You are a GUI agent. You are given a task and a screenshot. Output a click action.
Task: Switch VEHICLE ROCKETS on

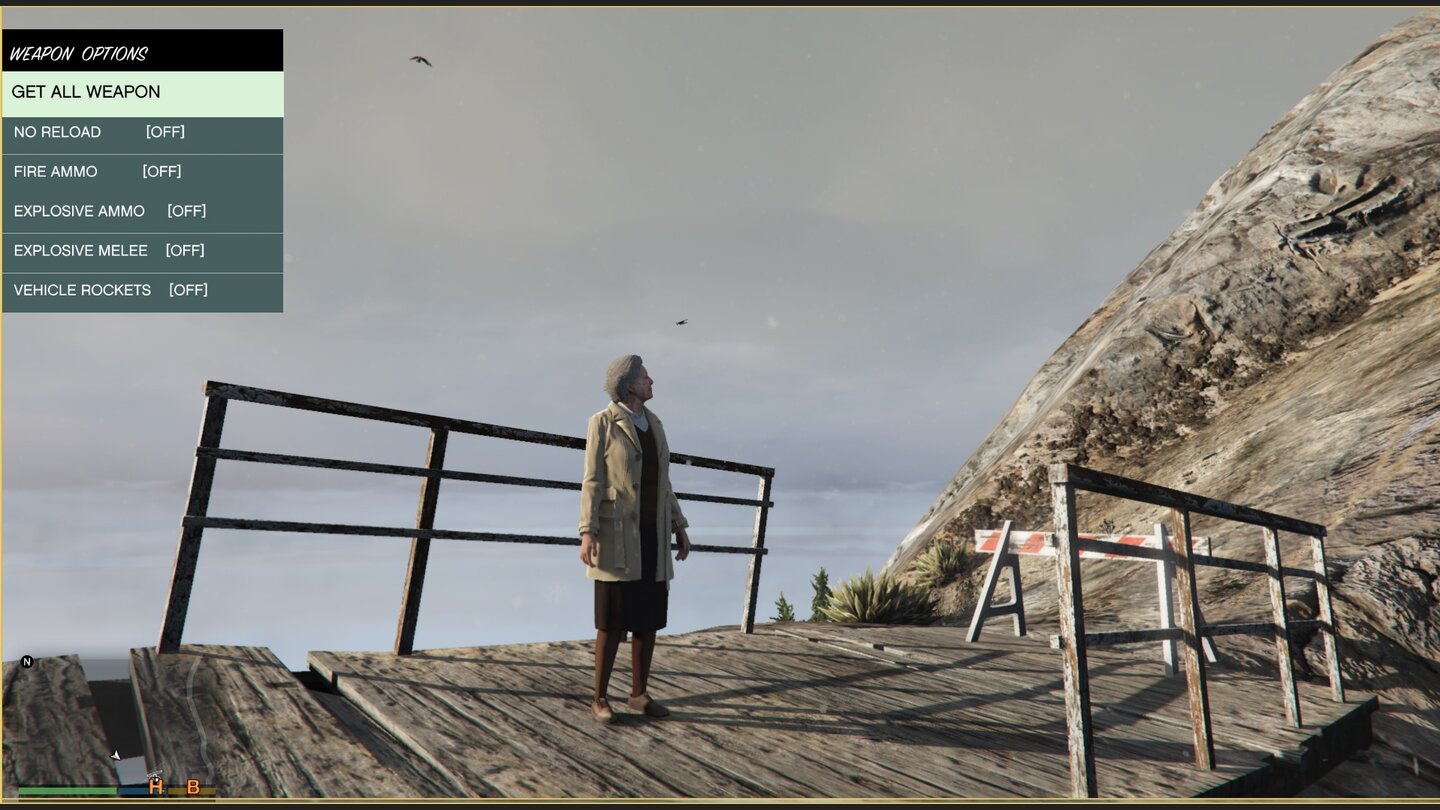tap(142, 290)
